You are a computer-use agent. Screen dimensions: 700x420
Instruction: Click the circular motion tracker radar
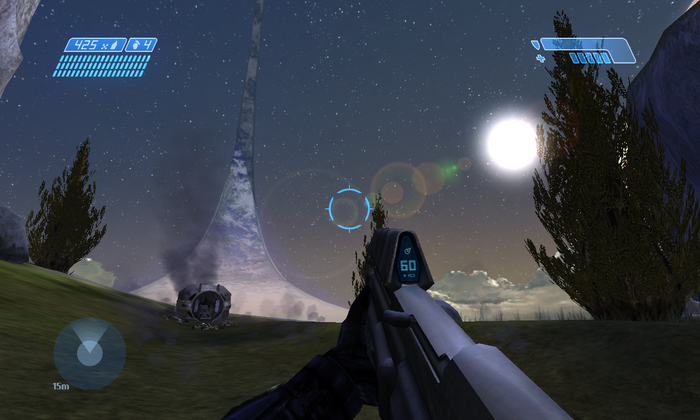pyautogui.click(x=89, y=352)
